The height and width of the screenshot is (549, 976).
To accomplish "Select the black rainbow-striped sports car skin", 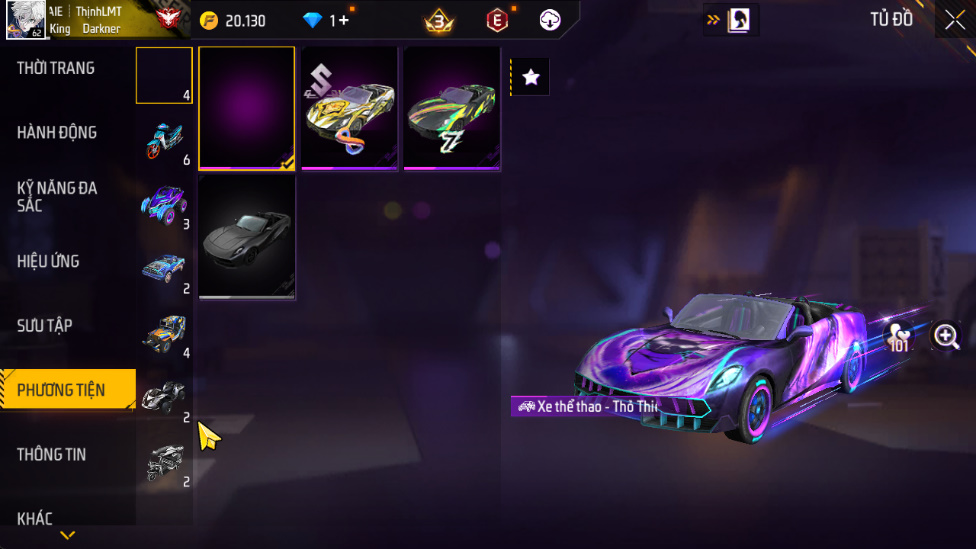I will [452, 108].
